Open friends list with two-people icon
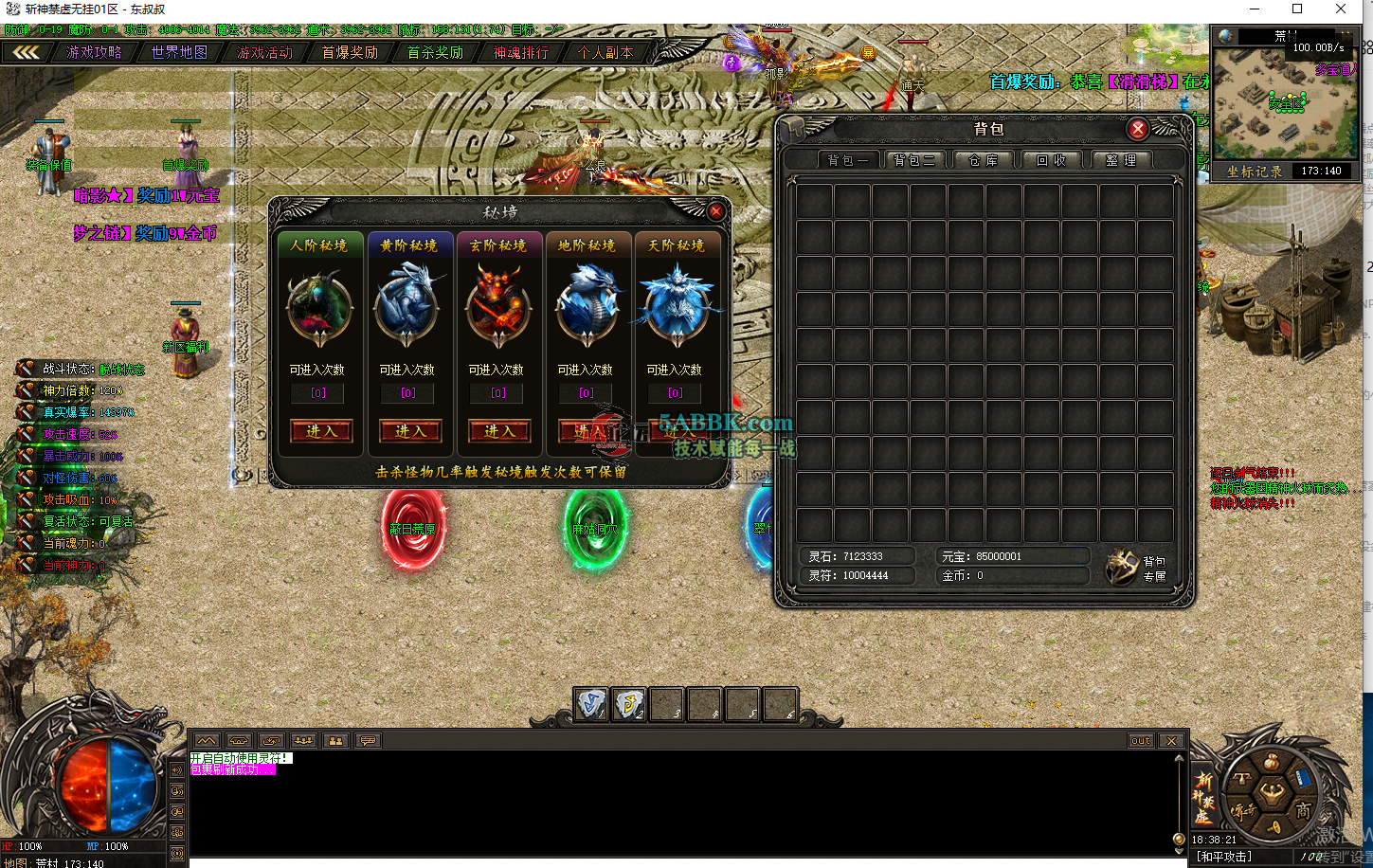 pyautogui.click(x=335, y=740)
